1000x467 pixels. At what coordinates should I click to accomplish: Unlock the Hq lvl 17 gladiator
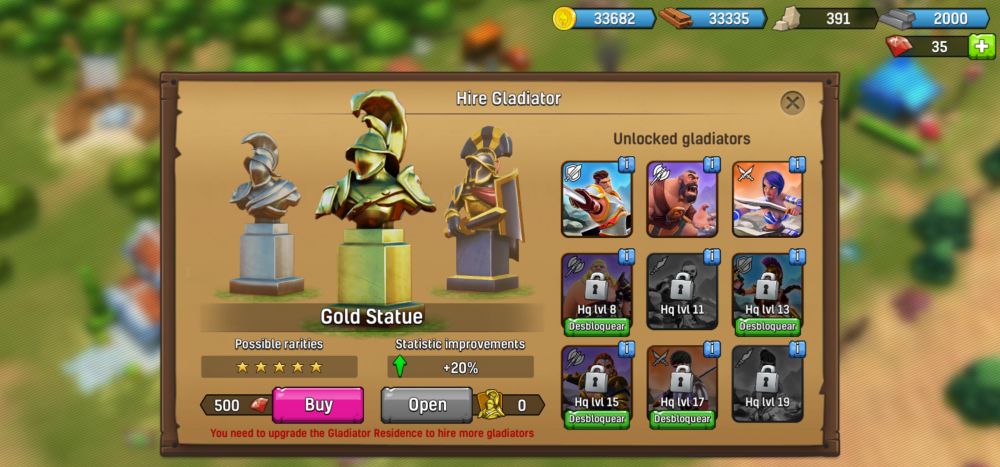(681, 419)
